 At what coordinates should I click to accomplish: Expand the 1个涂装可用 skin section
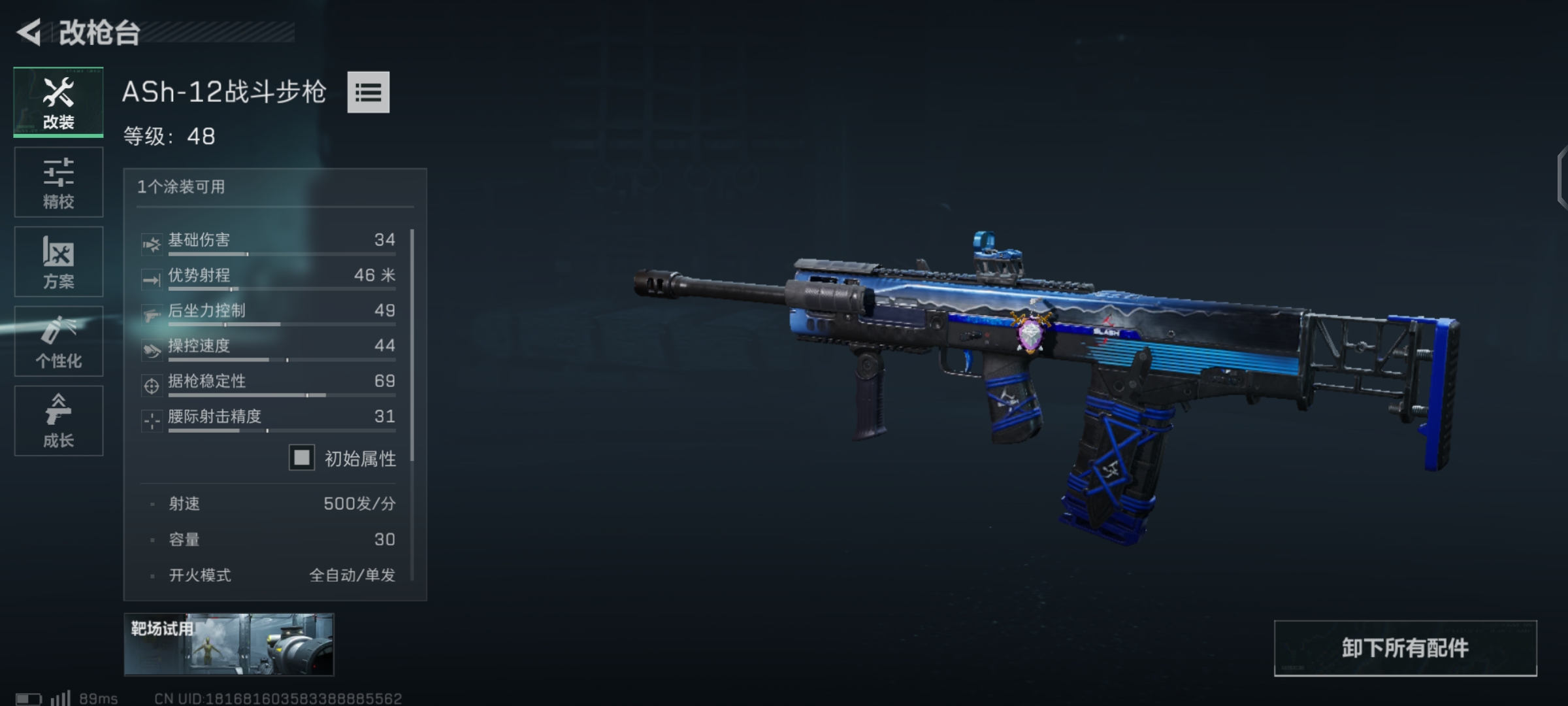point(181,186)
